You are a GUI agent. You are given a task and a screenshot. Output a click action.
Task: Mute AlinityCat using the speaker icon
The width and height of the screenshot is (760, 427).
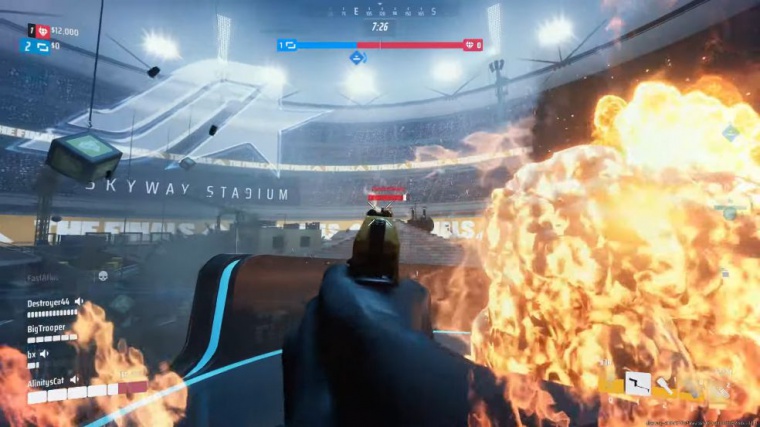click(74, 379)
